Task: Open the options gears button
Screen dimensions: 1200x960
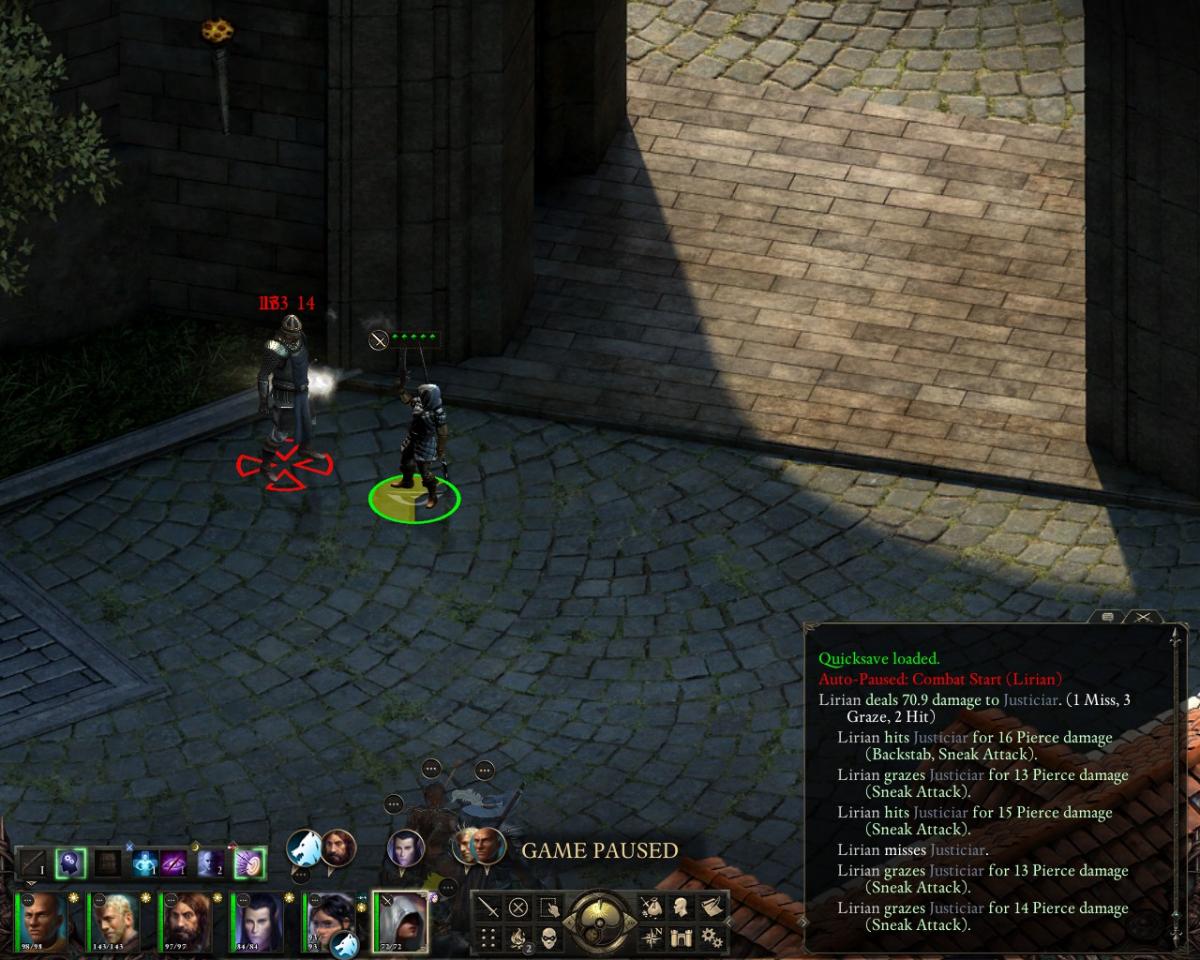Action: click(x=712, y=938)
